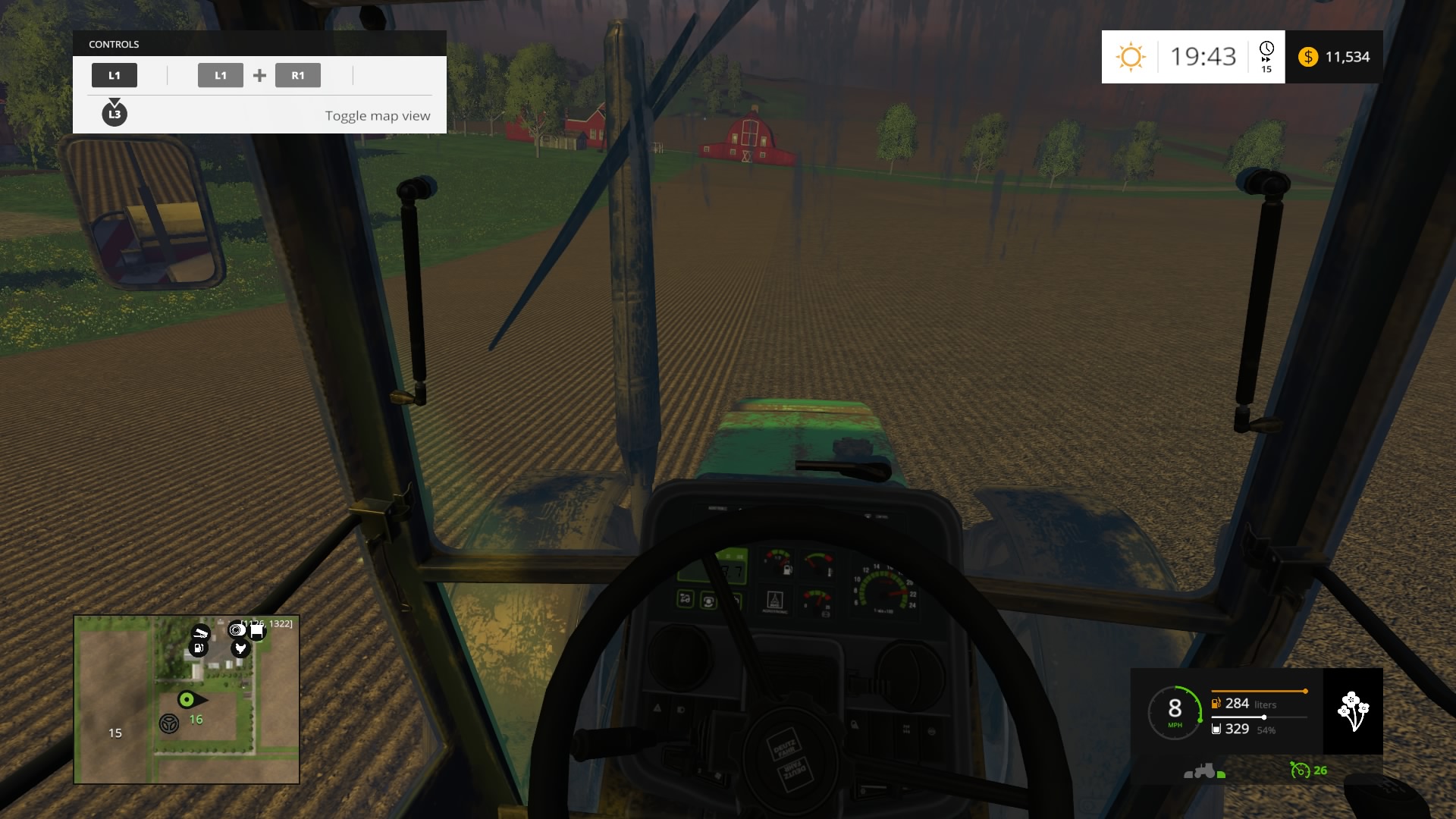The width and height of the screenshot is (1456, 819).
Task: Click the coordinates label above the minimap
Action: (x=267, y=622)
